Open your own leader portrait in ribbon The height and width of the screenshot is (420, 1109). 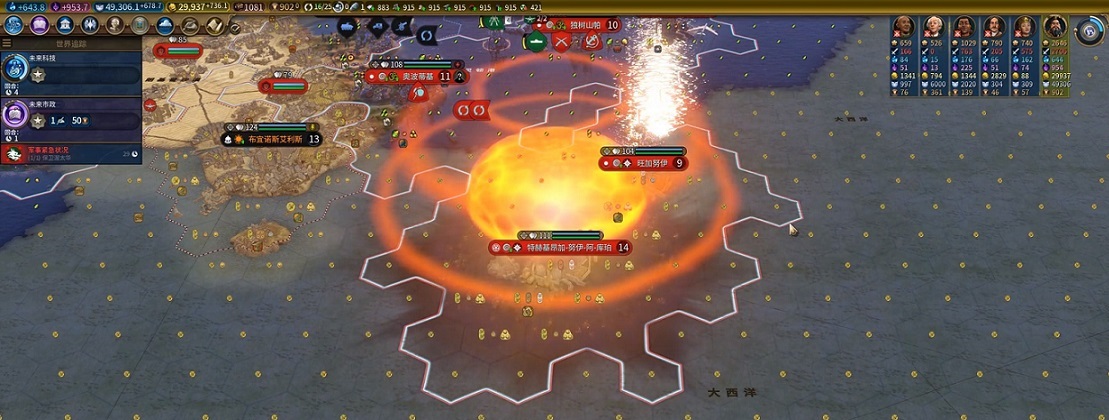coord(1054,26)
